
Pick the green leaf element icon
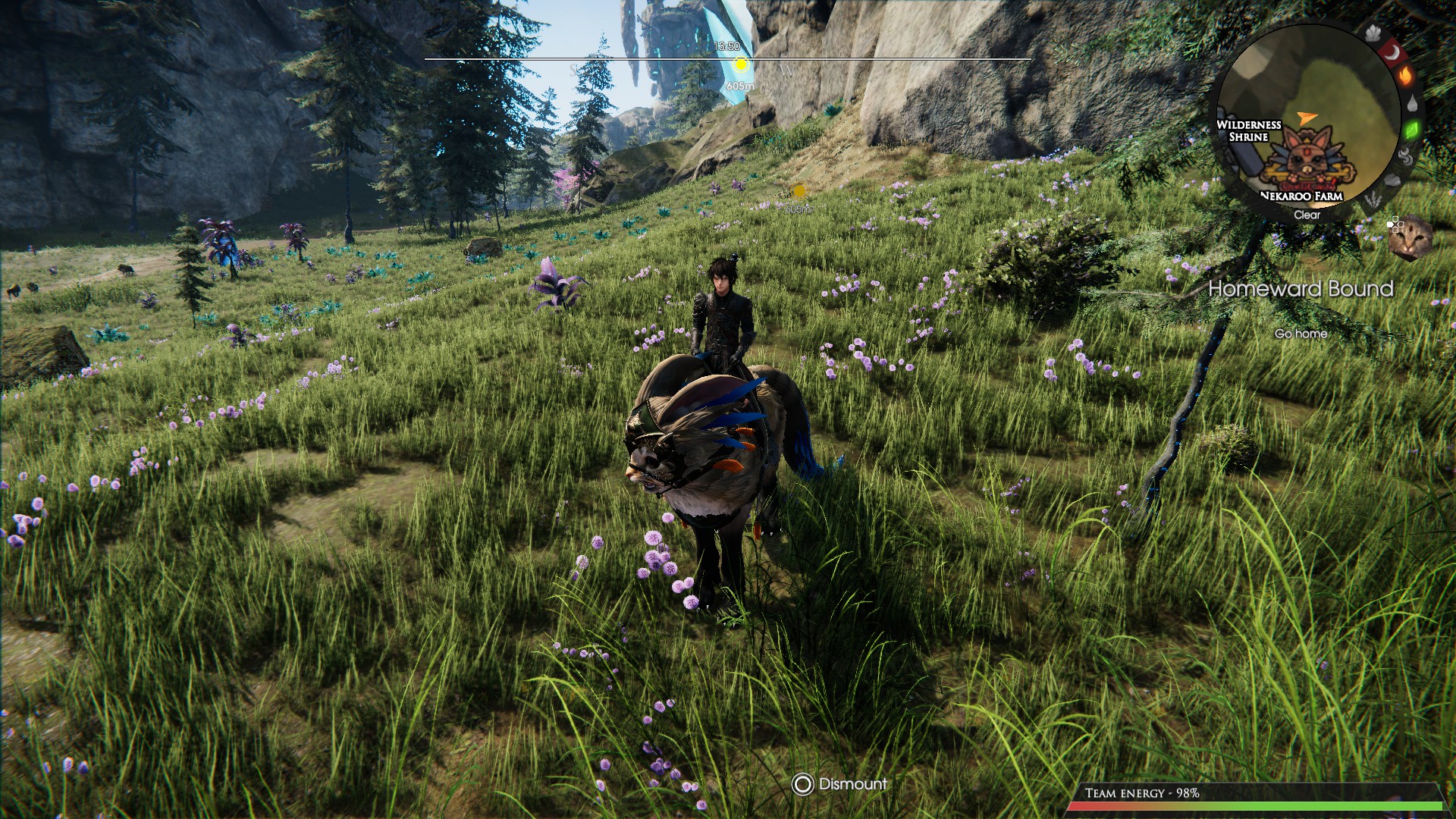pyautogui.click(x=1411, y=130)
